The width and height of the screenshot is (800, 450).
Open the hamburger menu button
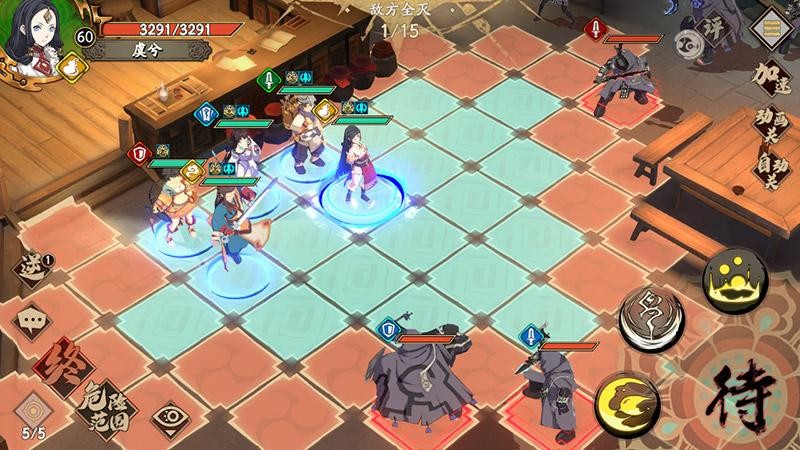click(x=770, y=26)
